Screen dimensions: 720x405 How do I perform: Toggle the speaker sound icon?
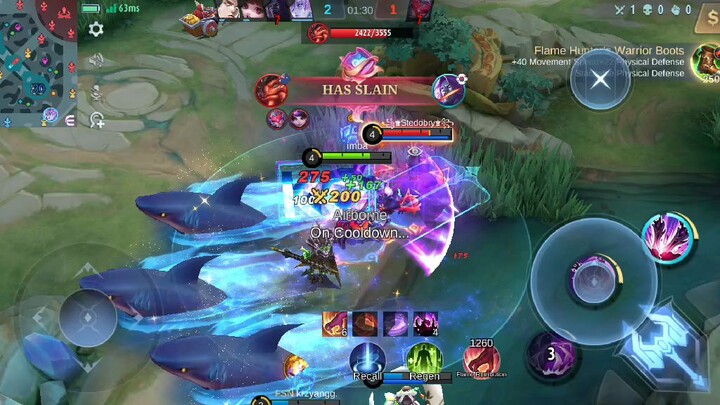pos(96,61)
